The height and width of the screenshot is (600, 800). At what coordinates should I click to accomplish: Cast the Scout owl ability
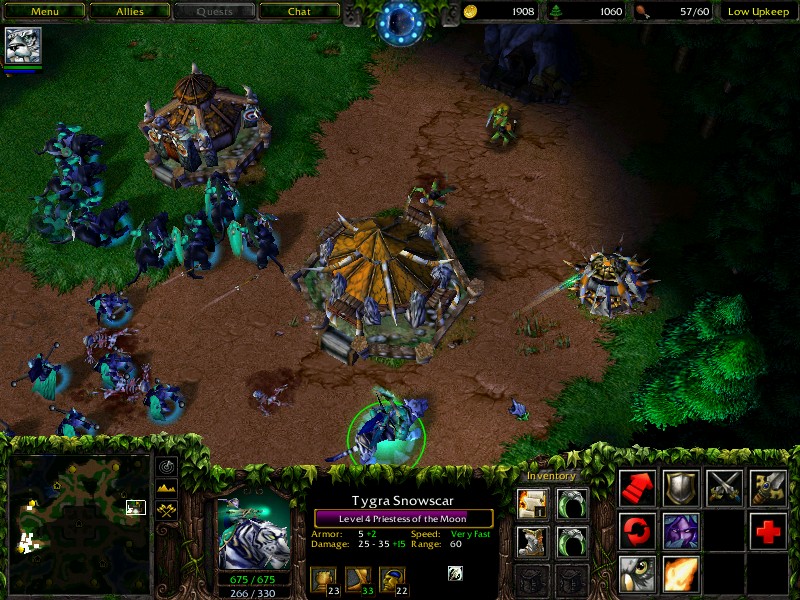click(x=637, y=574)
